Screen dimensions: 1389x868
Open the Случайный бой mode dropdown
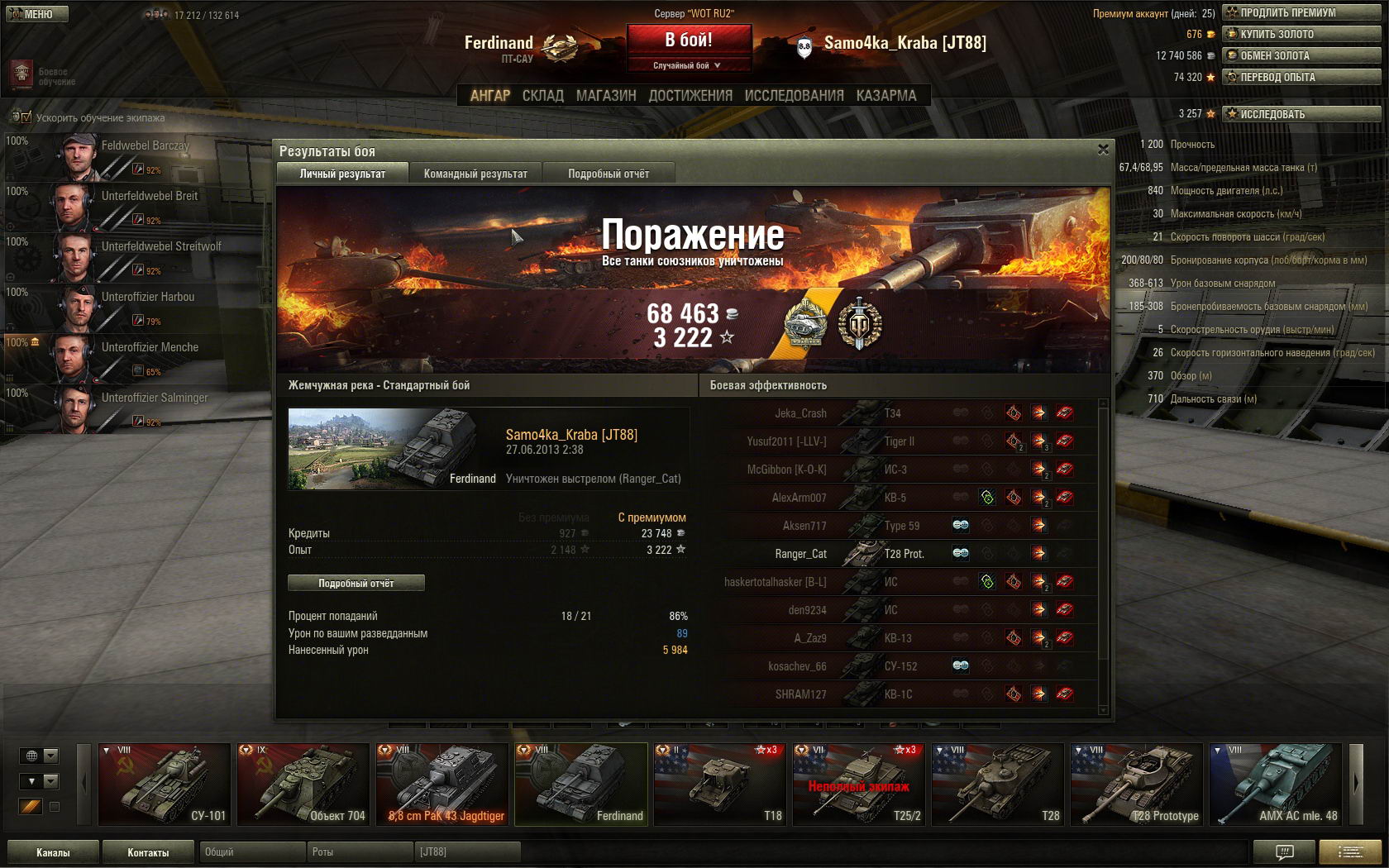[x=689, y=65]
